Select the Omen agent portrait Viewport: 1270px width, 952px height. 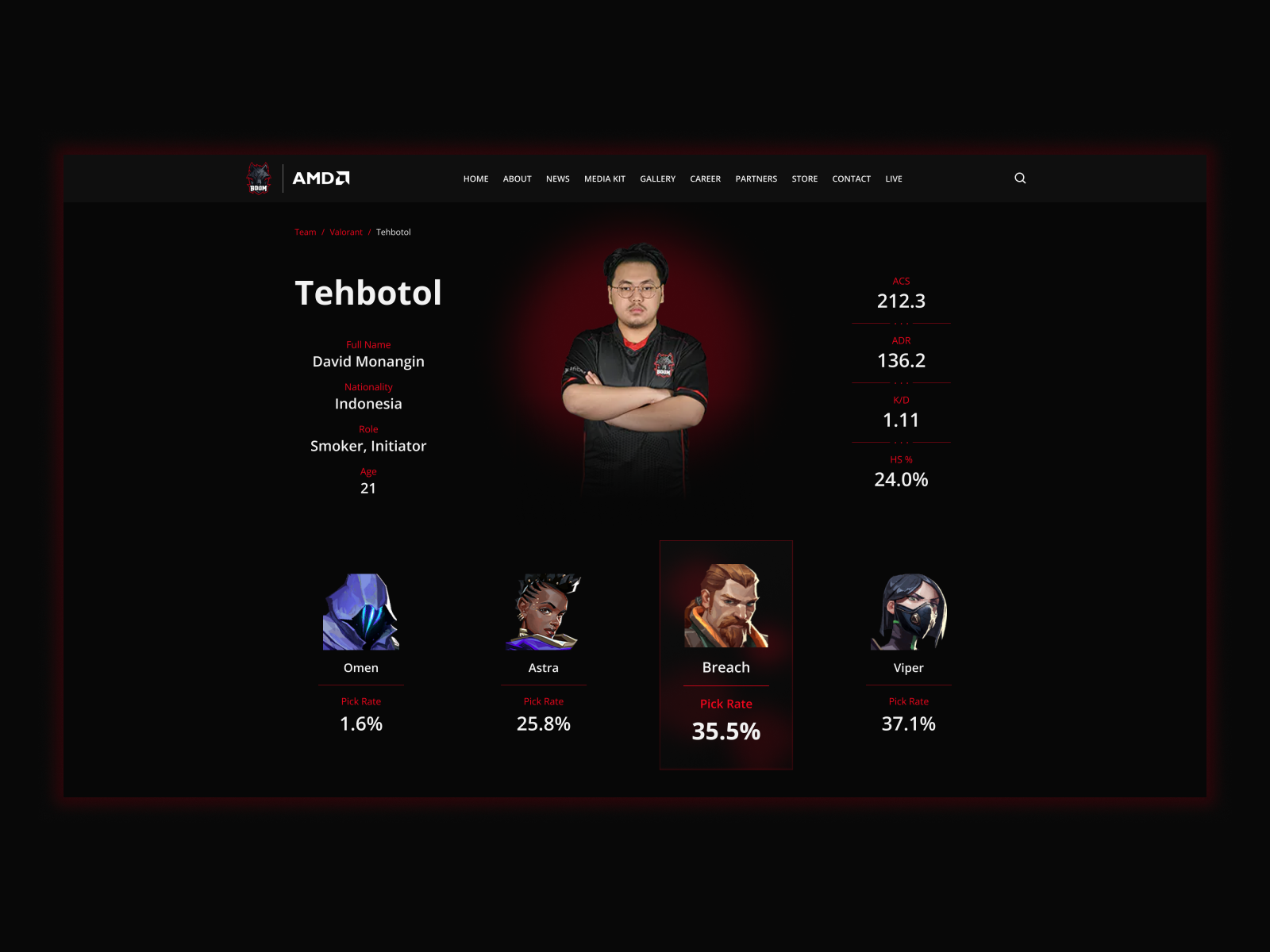point(361,611)
